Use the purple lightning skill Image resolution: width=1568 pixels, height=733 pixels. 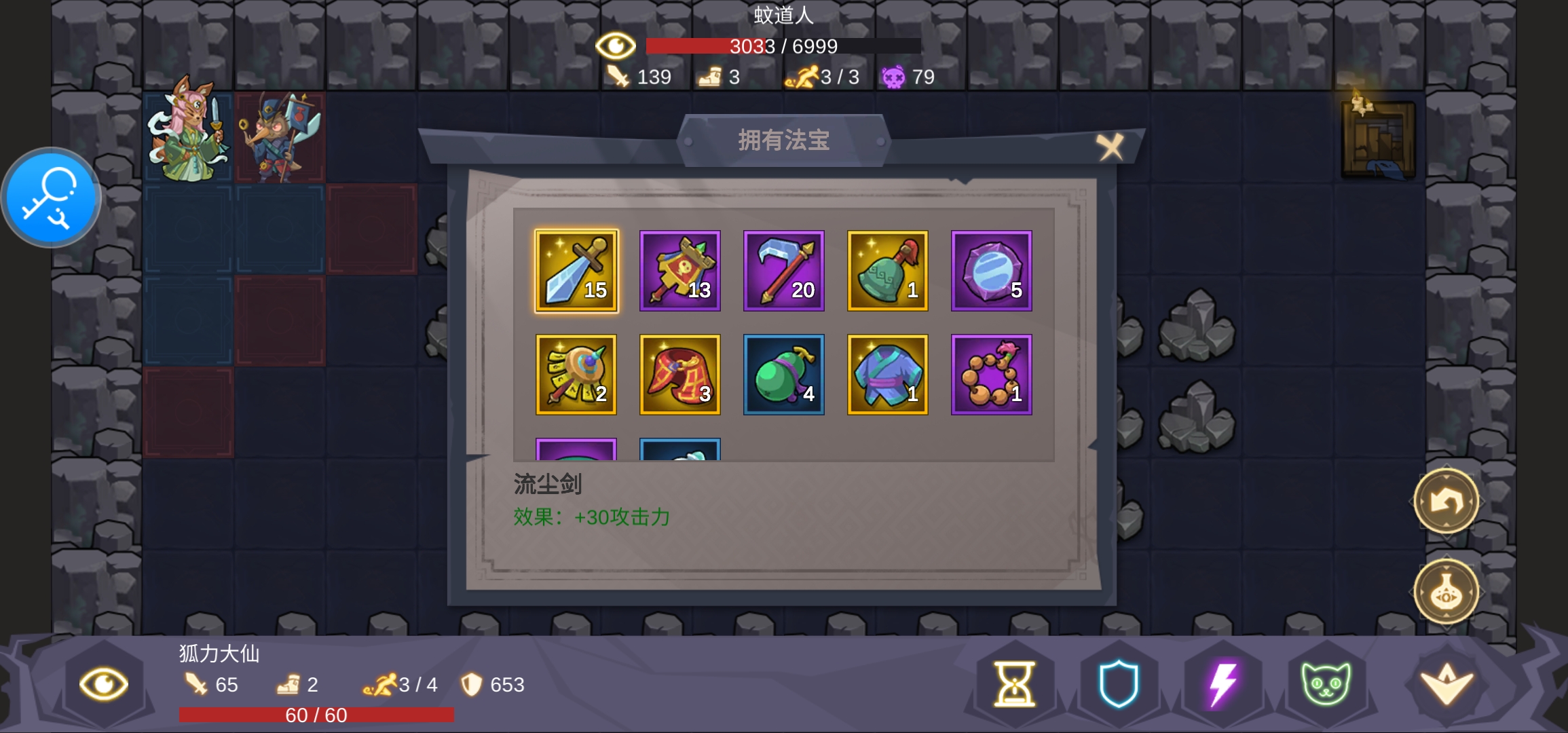[x=1222, y=683]
